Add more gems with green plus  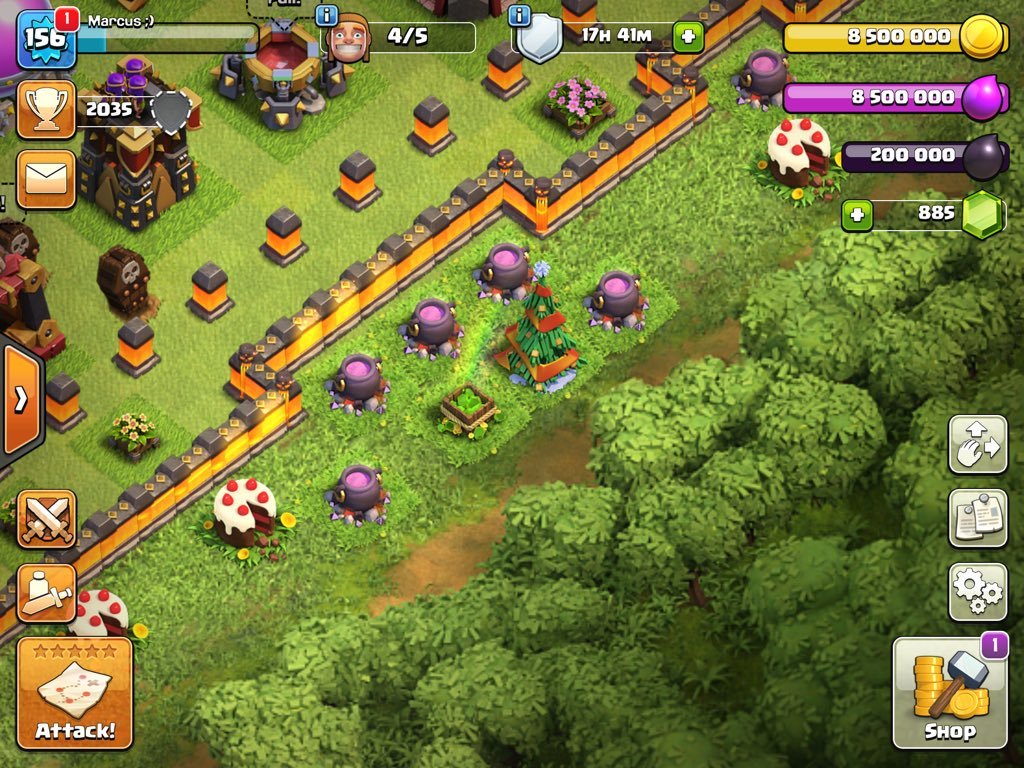pyautogui.click(x=856, y=215)
